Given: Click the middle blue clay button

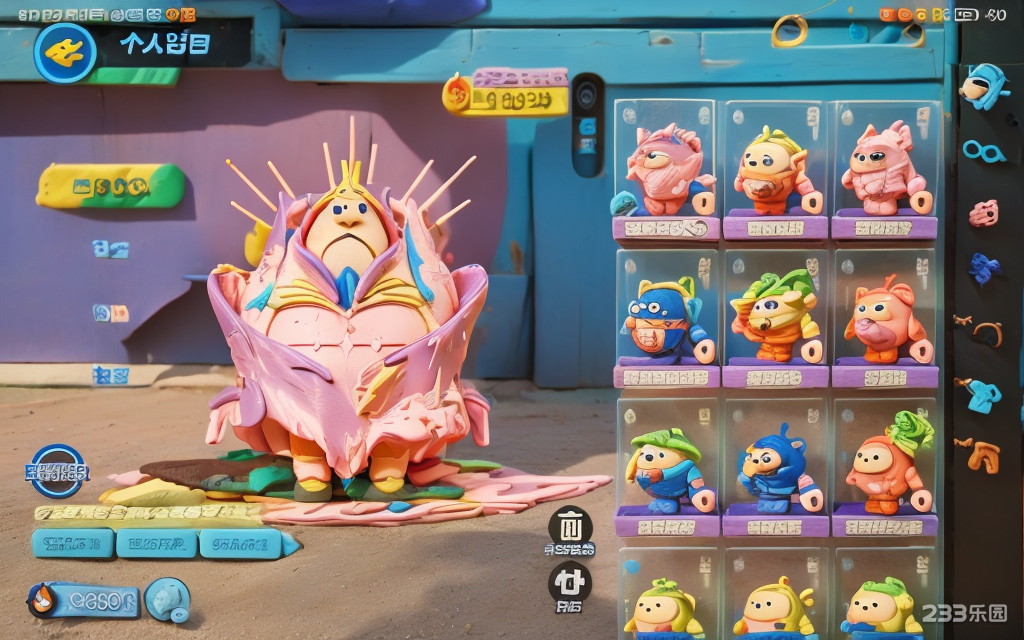Looking at the screenshot, I should pyautogui.click(x=156, y=543).
